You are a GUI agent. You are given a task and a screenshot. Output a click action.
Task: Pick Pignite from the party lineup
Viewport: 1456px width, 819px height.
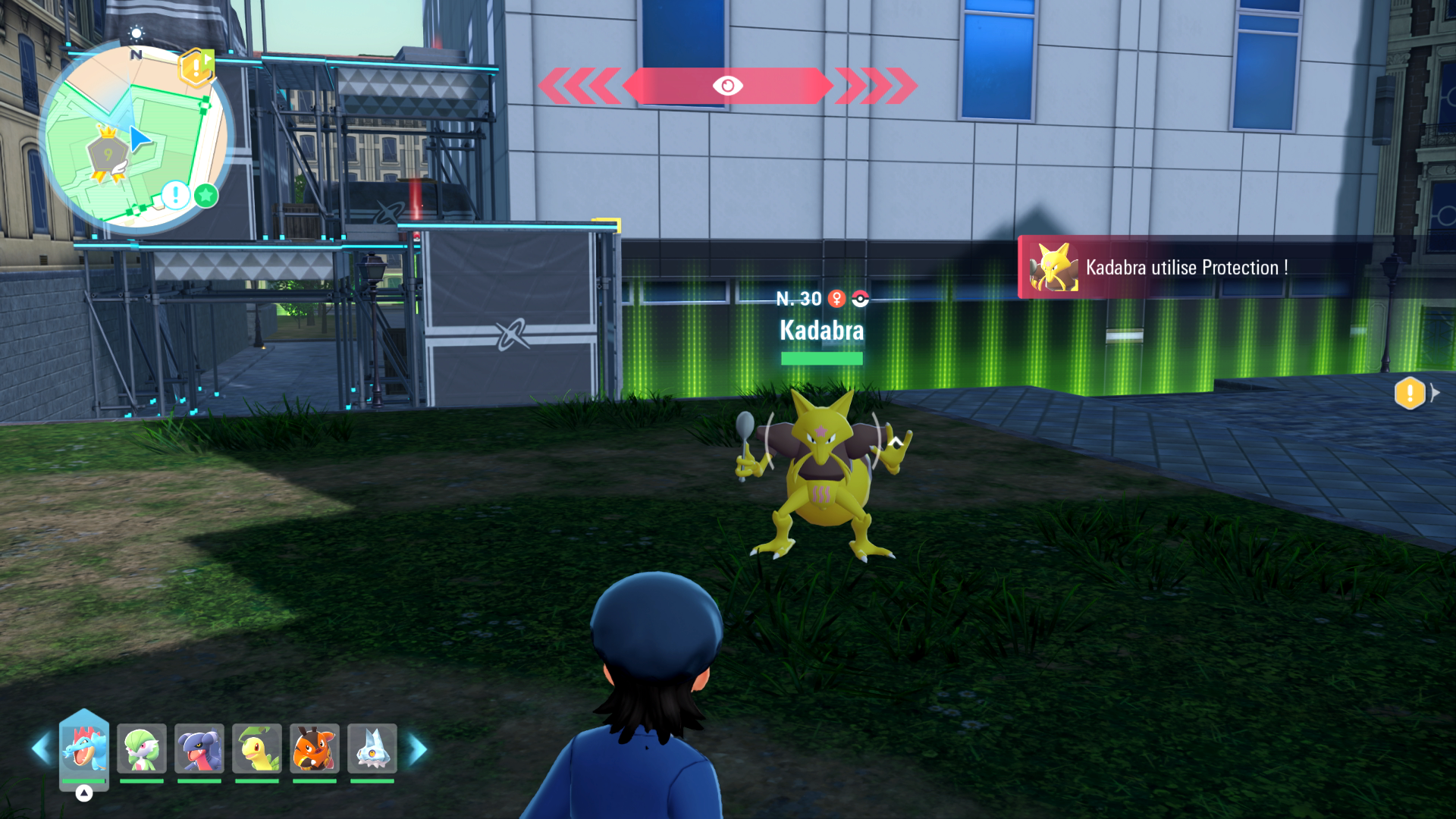315,748
